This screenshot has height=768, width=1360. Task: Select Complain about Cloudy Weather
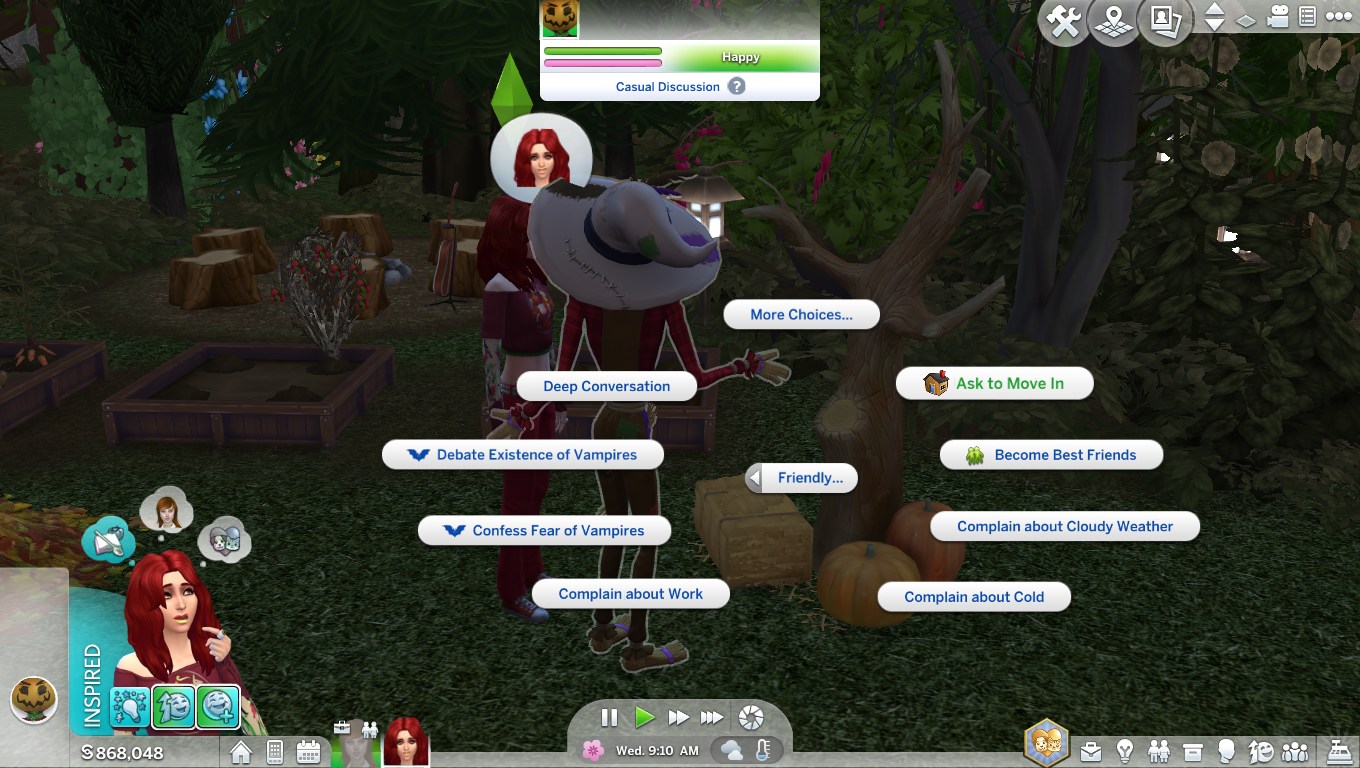coord(1064,527)
